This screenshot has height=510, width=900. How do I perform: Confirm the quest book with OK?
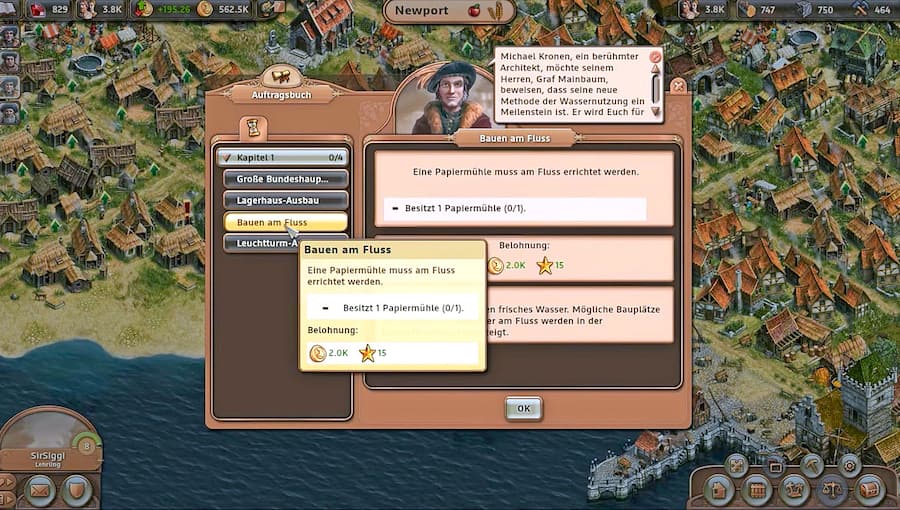click(x=523, y=408)
